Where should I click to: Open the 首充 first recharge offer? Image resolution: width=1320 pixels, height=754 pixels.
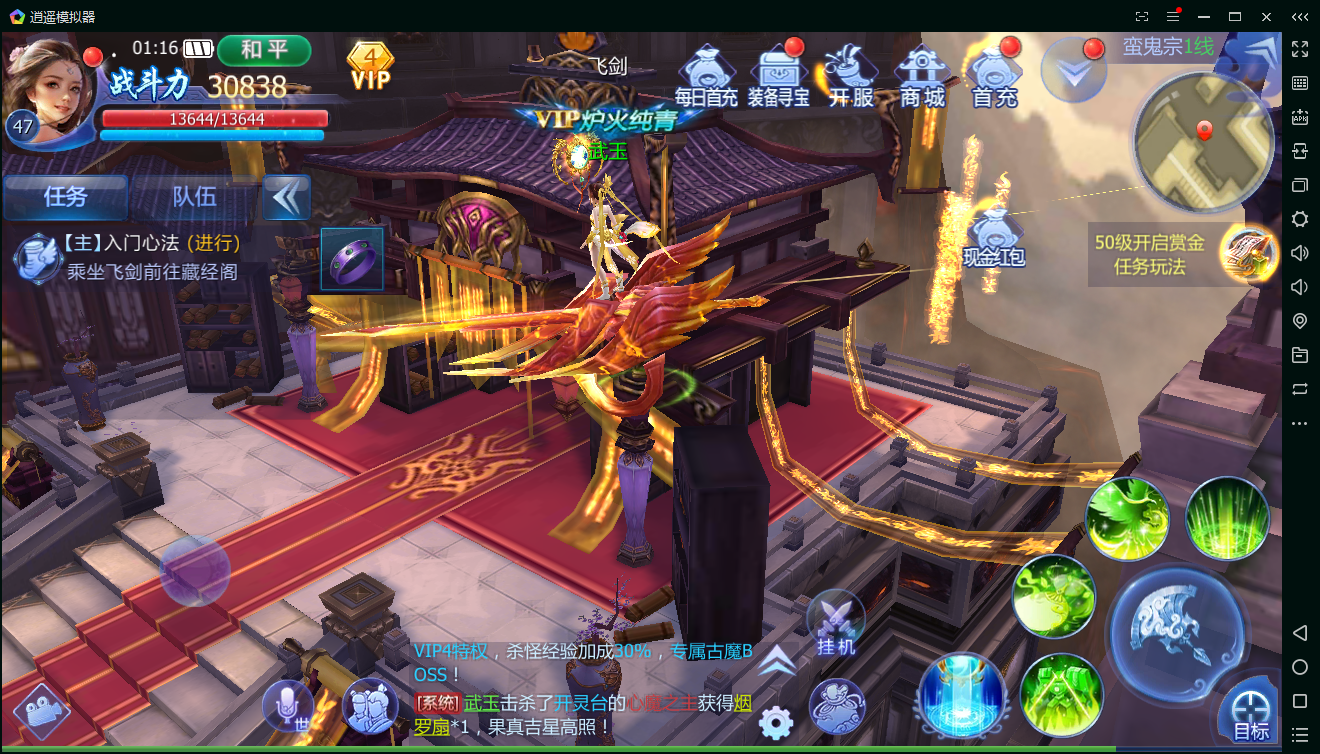pyautogui.click(x=994, y=75)
